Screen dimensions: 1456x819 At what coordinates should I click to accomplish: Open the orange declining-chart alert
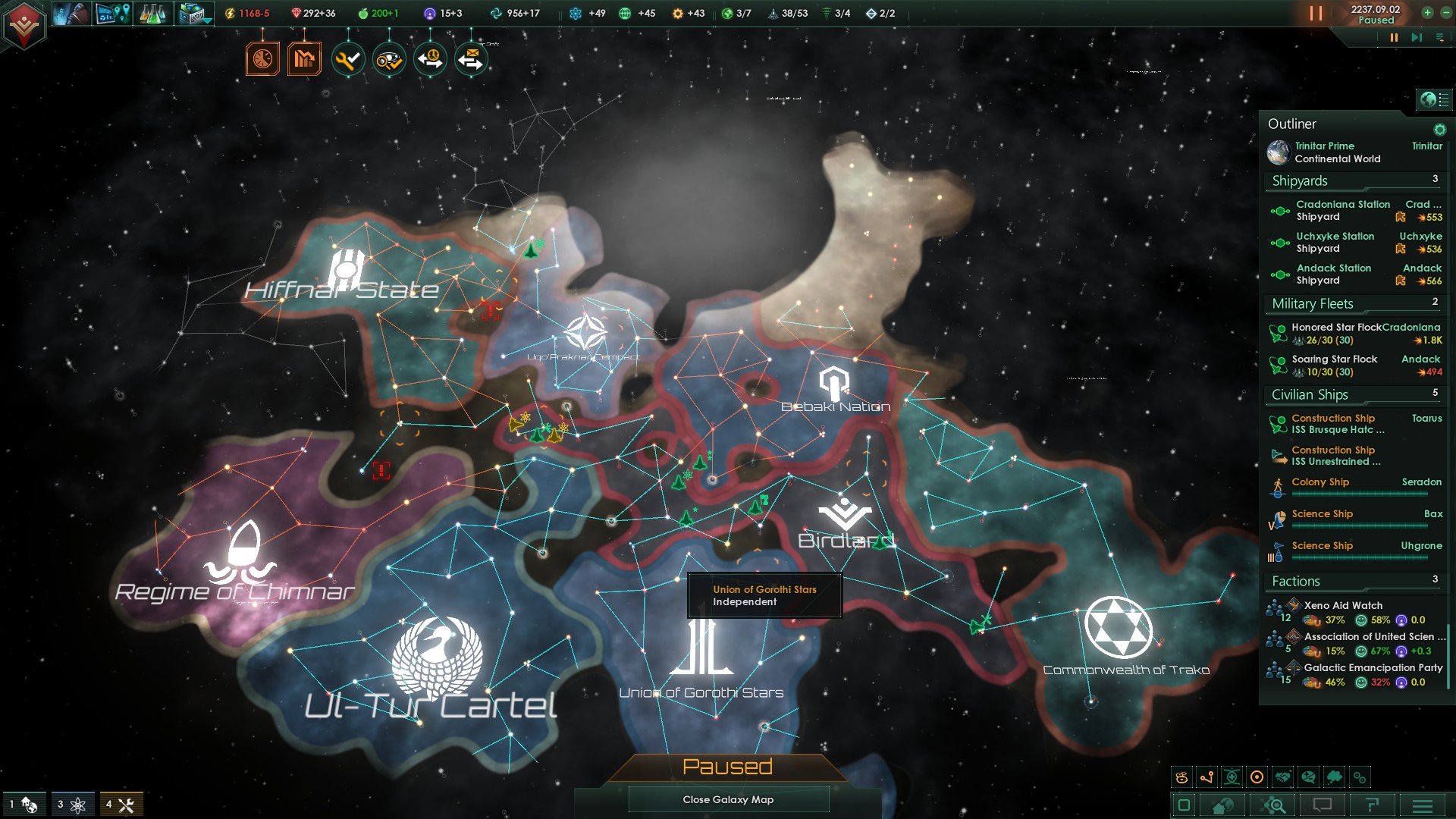[x=304, y=59]
